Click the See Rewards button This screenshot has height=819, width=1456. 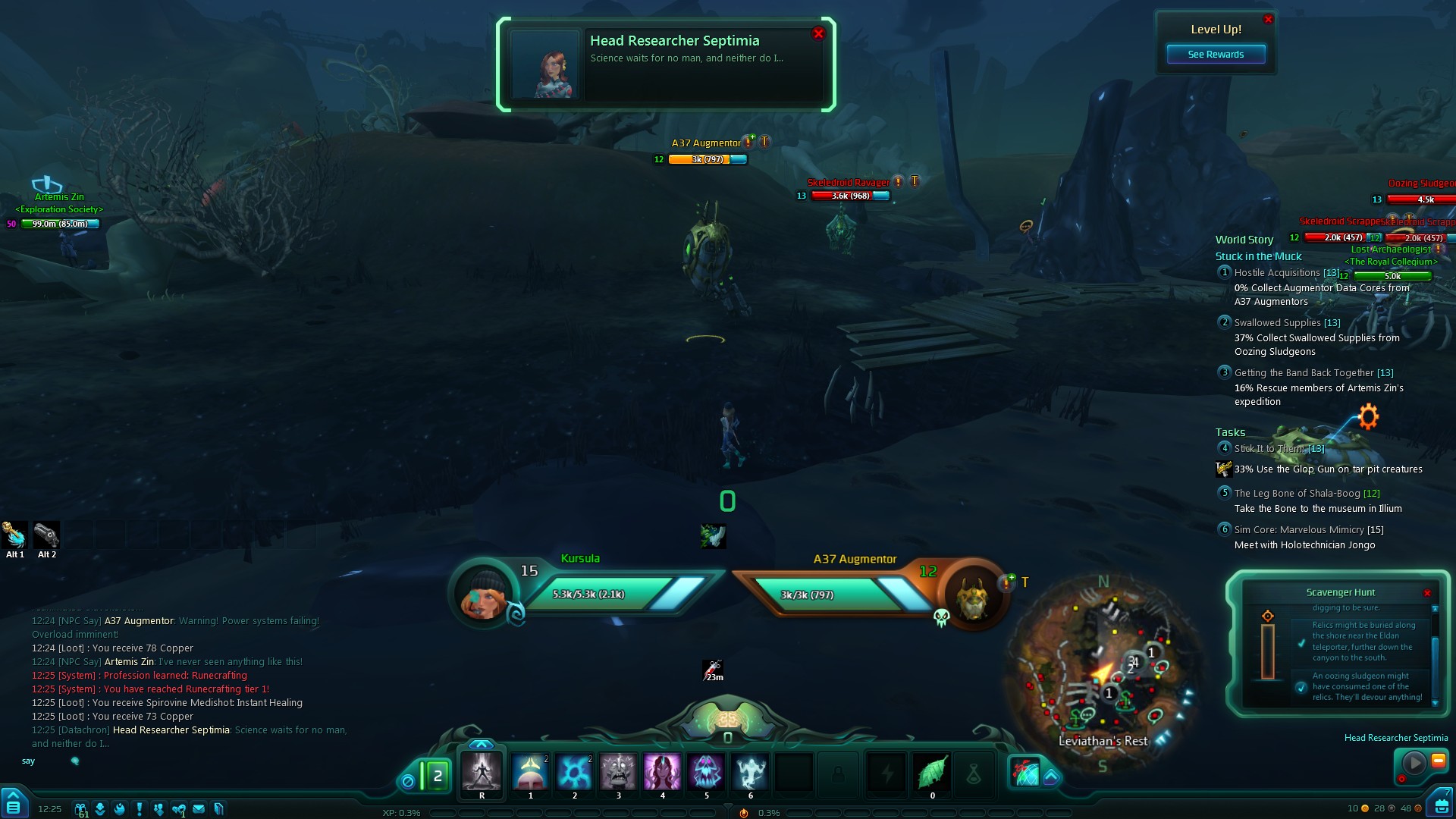[1216, 55]
